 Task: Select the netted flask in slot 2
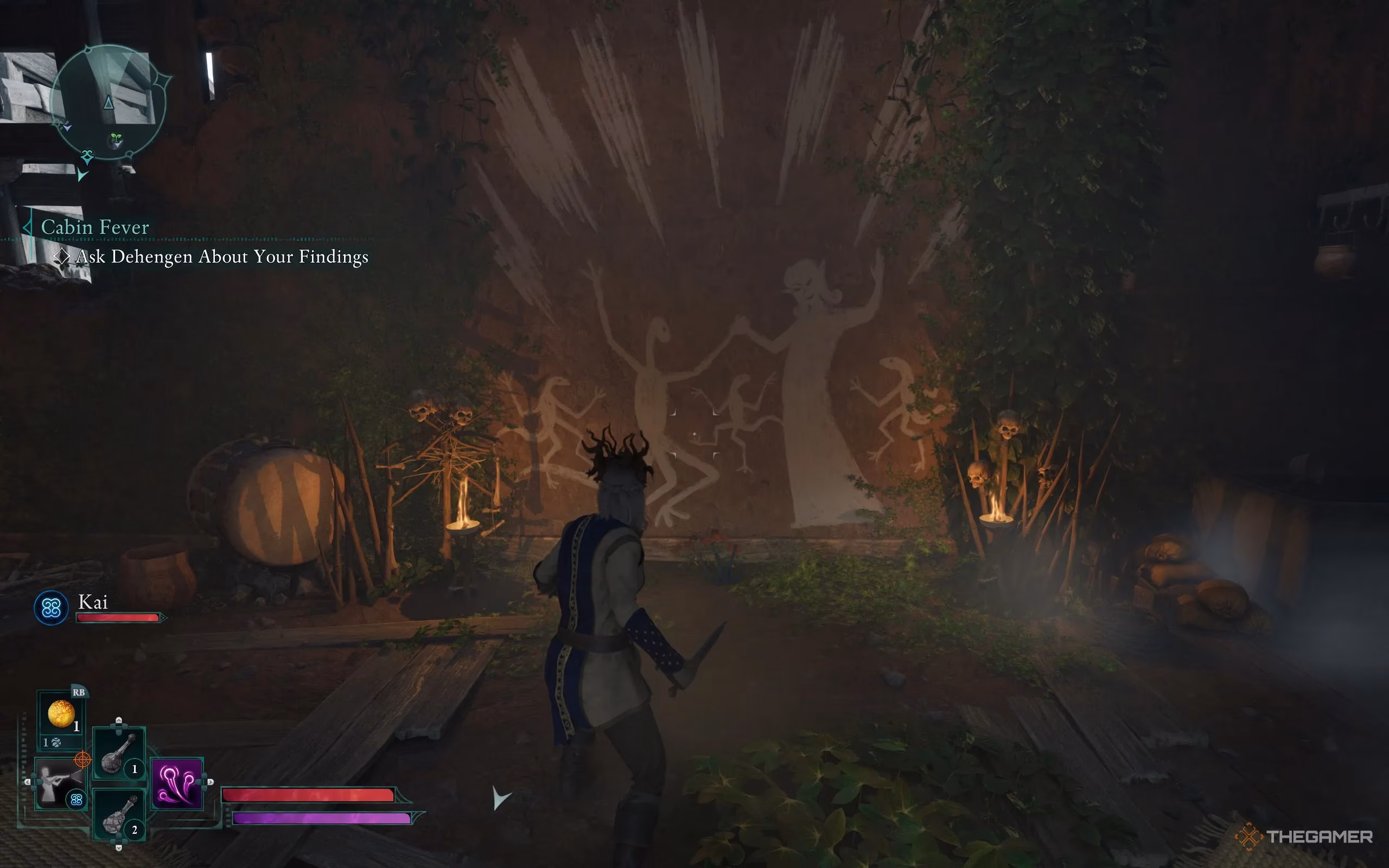118,815
